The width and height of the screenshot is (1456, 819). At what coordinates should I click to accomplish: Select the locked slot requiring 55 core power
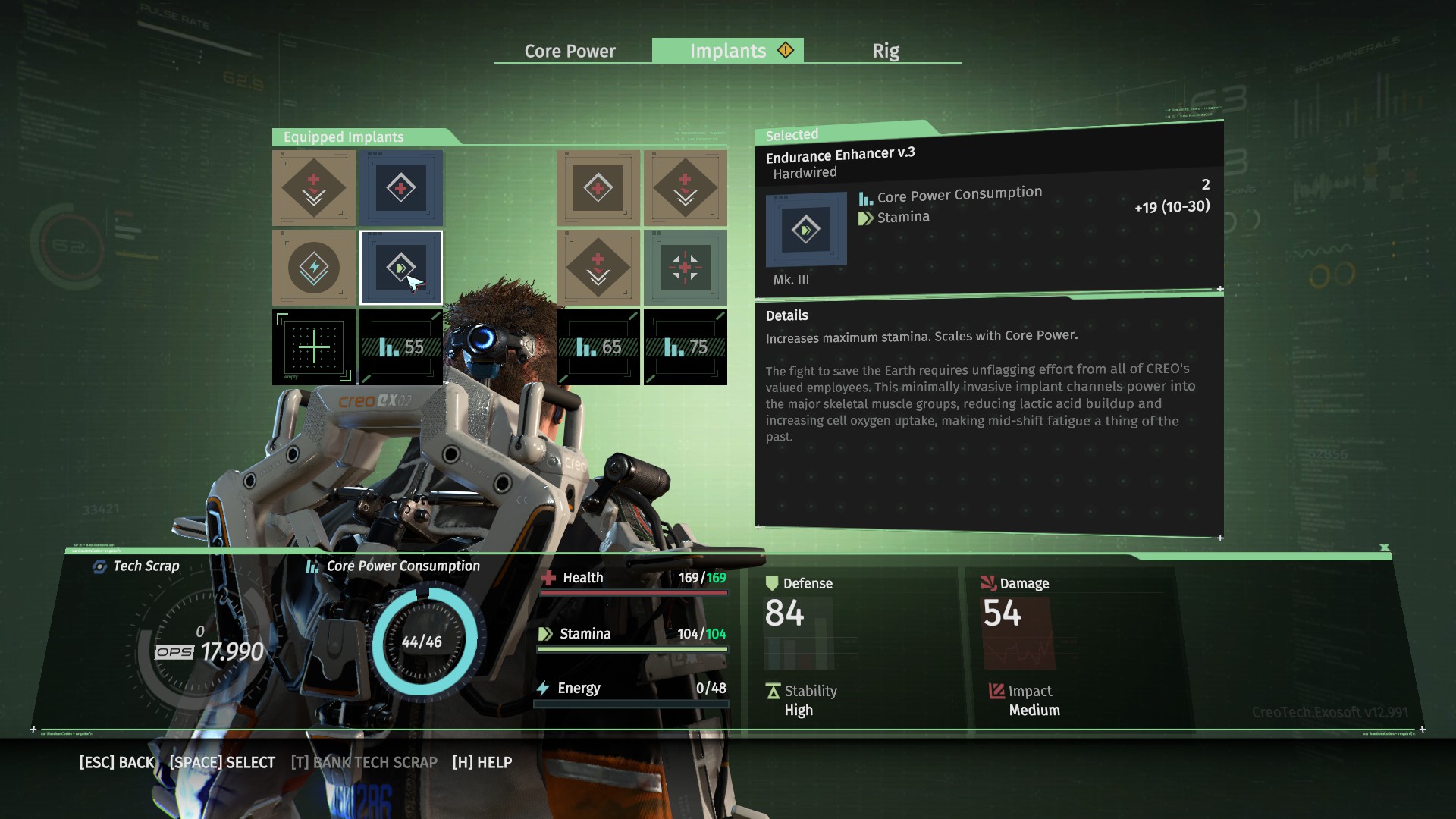[400, 347]
